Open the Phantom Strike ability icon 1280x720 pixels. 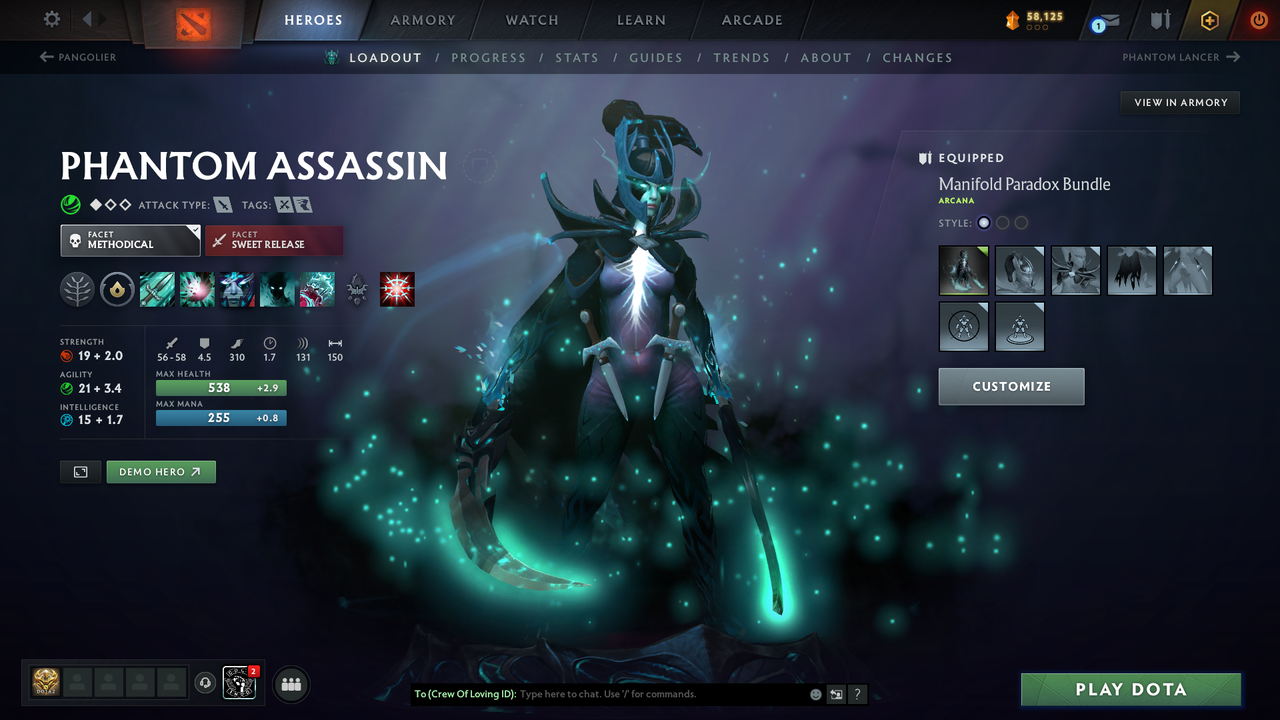tap(196, 289)
